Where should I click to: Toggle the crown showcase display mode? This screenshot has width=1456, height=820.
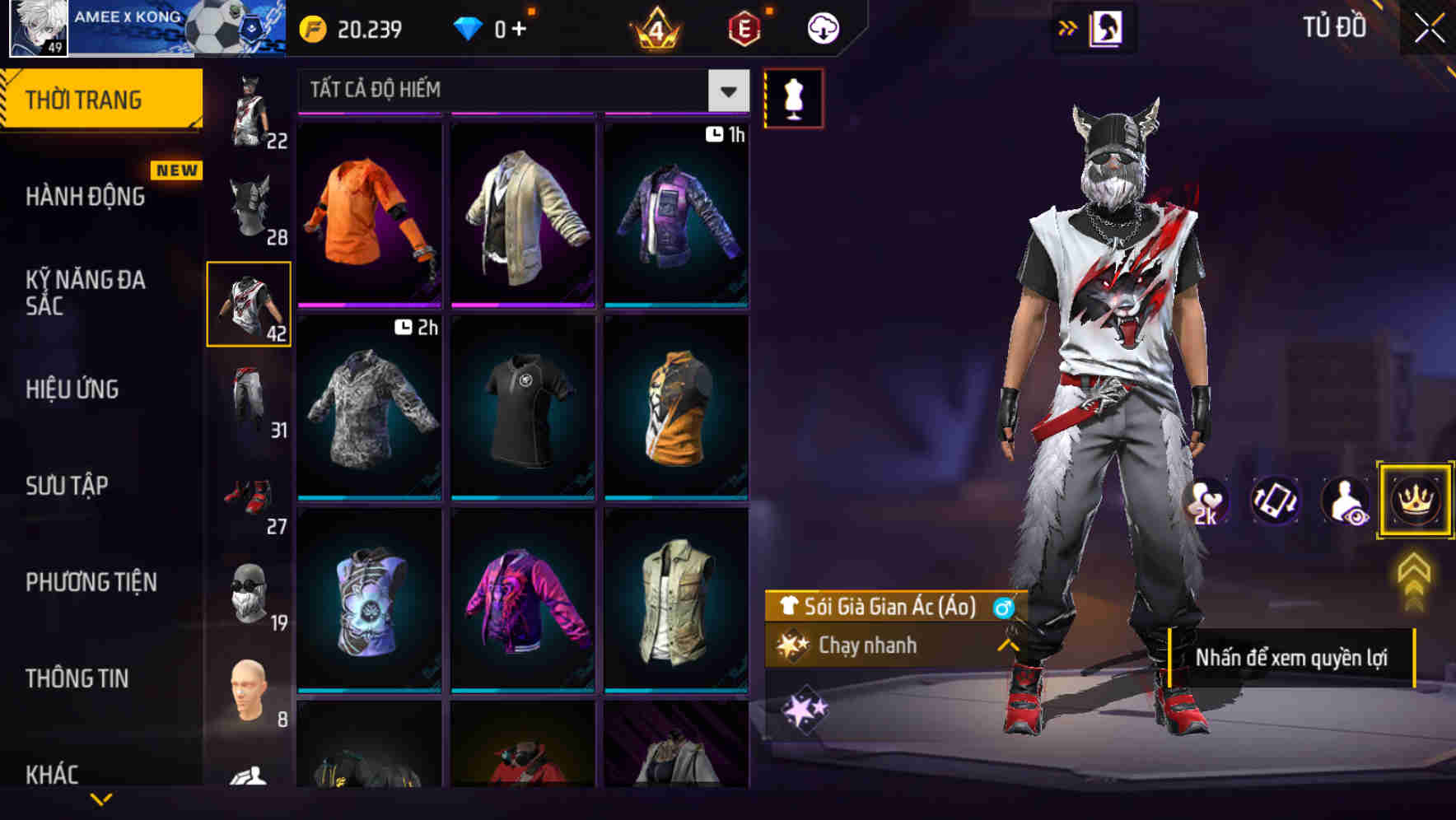point(1413,501)
